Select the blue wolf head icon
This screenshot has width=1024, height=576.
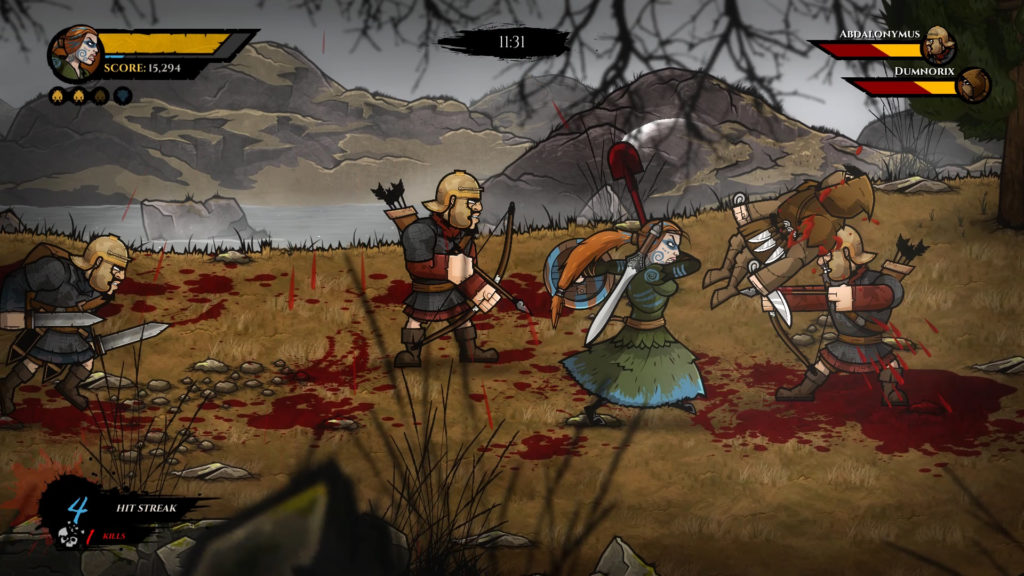pyautogui.click(x=123, y=96)
